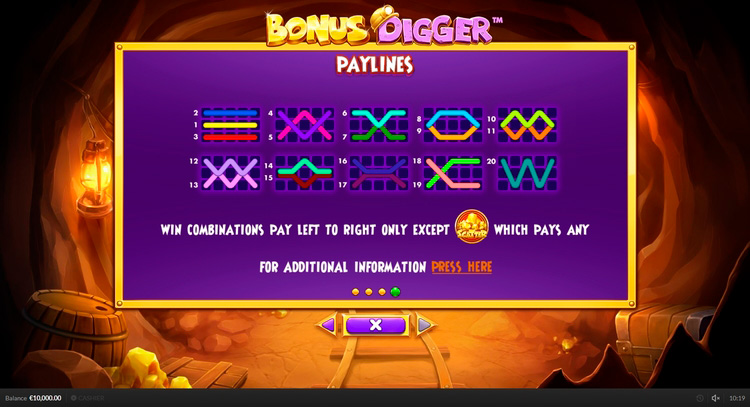
Task: Close the paylines info panel
Action: pyautogui.click(x=375, y=325)
